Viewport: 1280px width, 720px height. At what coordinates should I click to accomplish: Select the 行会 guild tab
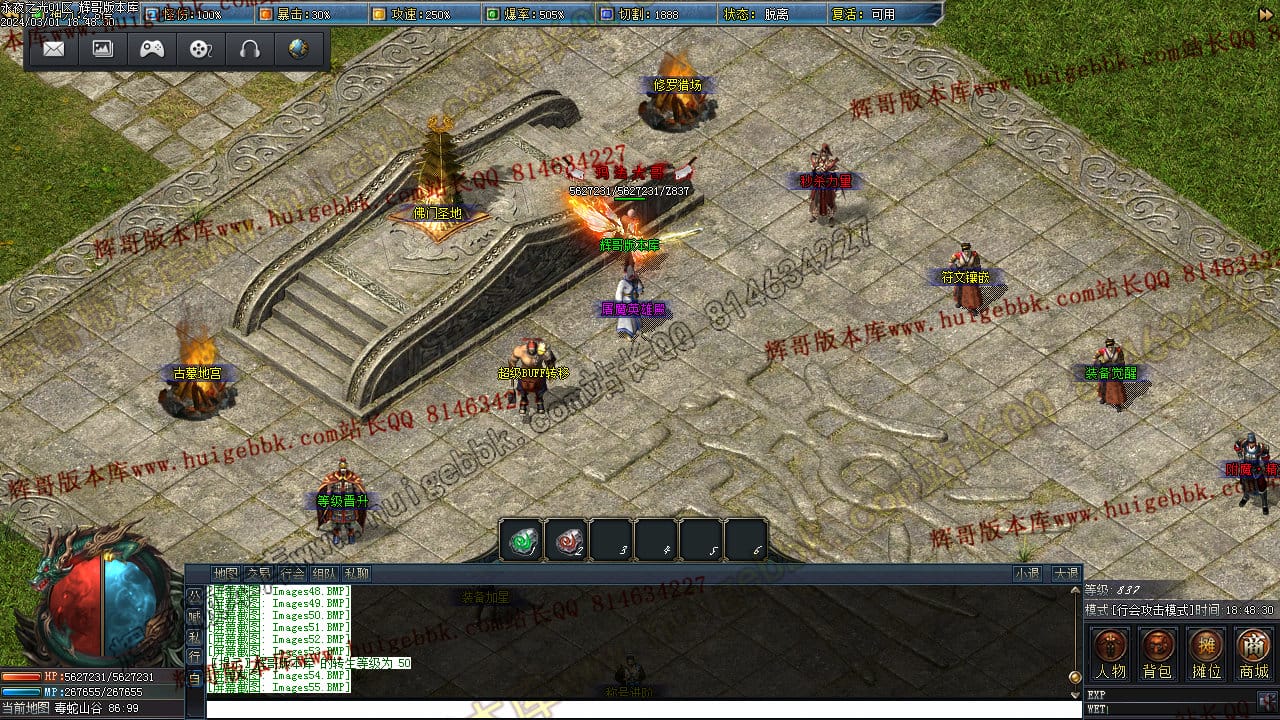291,574
